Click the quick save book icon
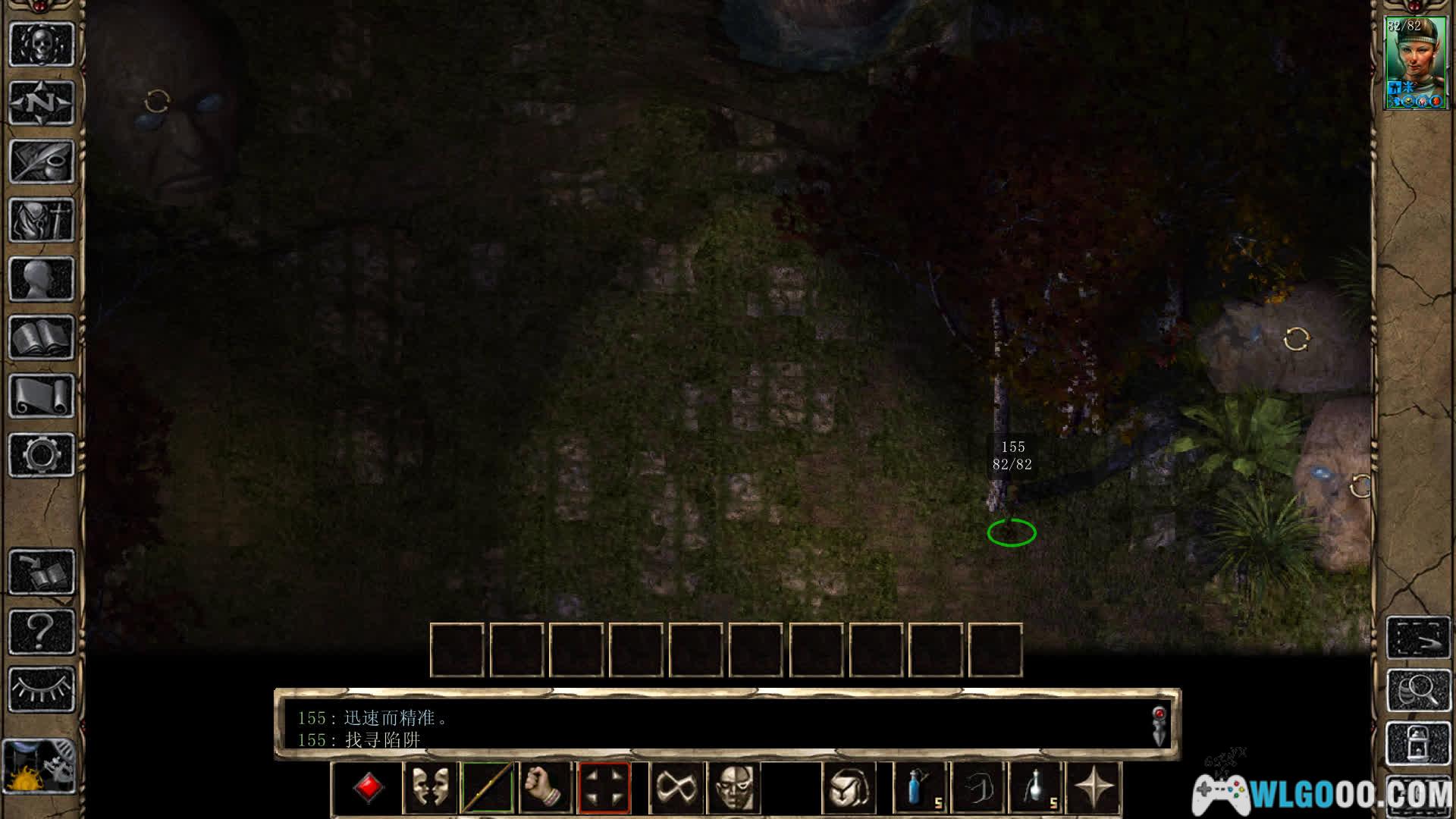This screenshot has width=1456, height=819. [42, 572]
